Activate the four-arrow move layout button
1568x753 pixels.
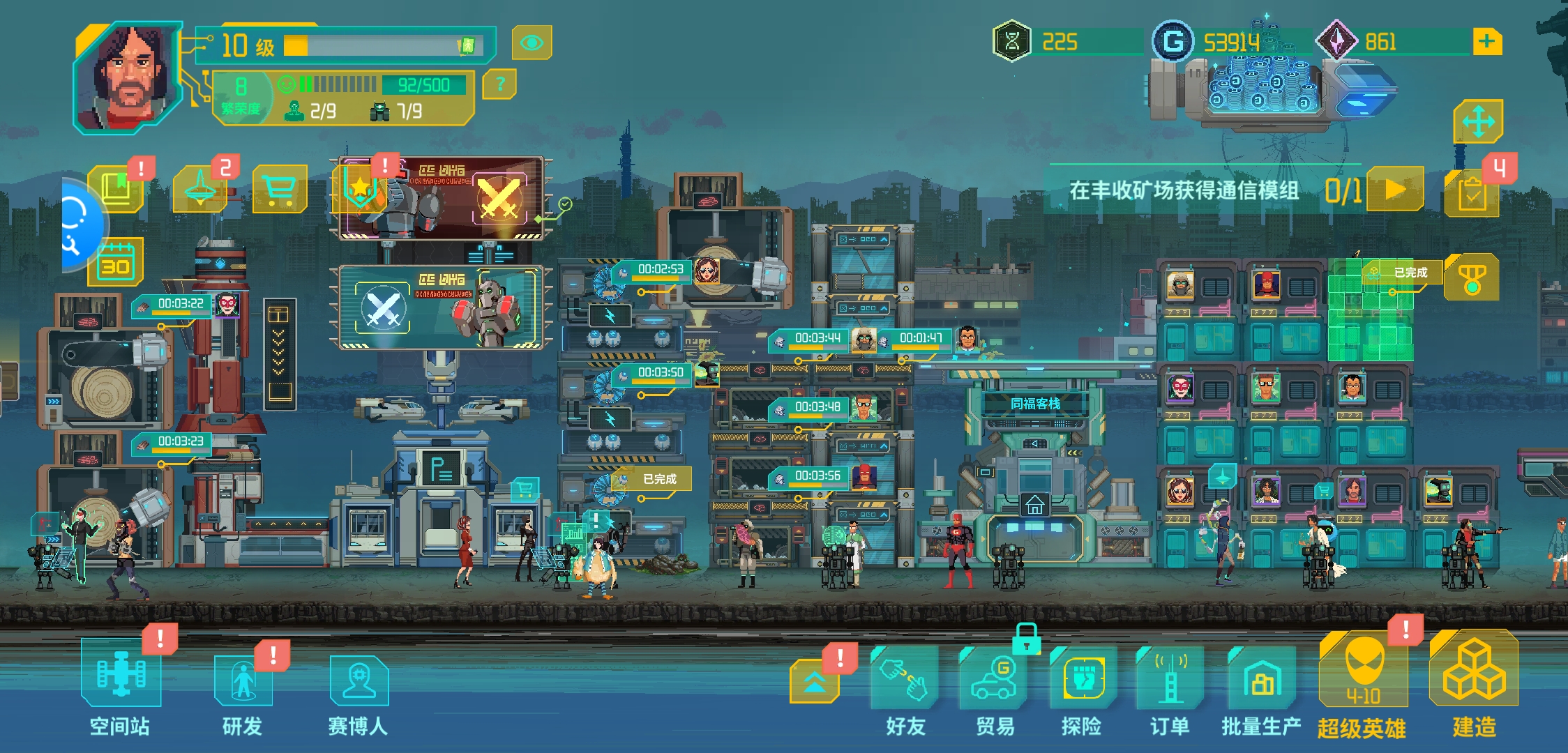point(1477,123)
